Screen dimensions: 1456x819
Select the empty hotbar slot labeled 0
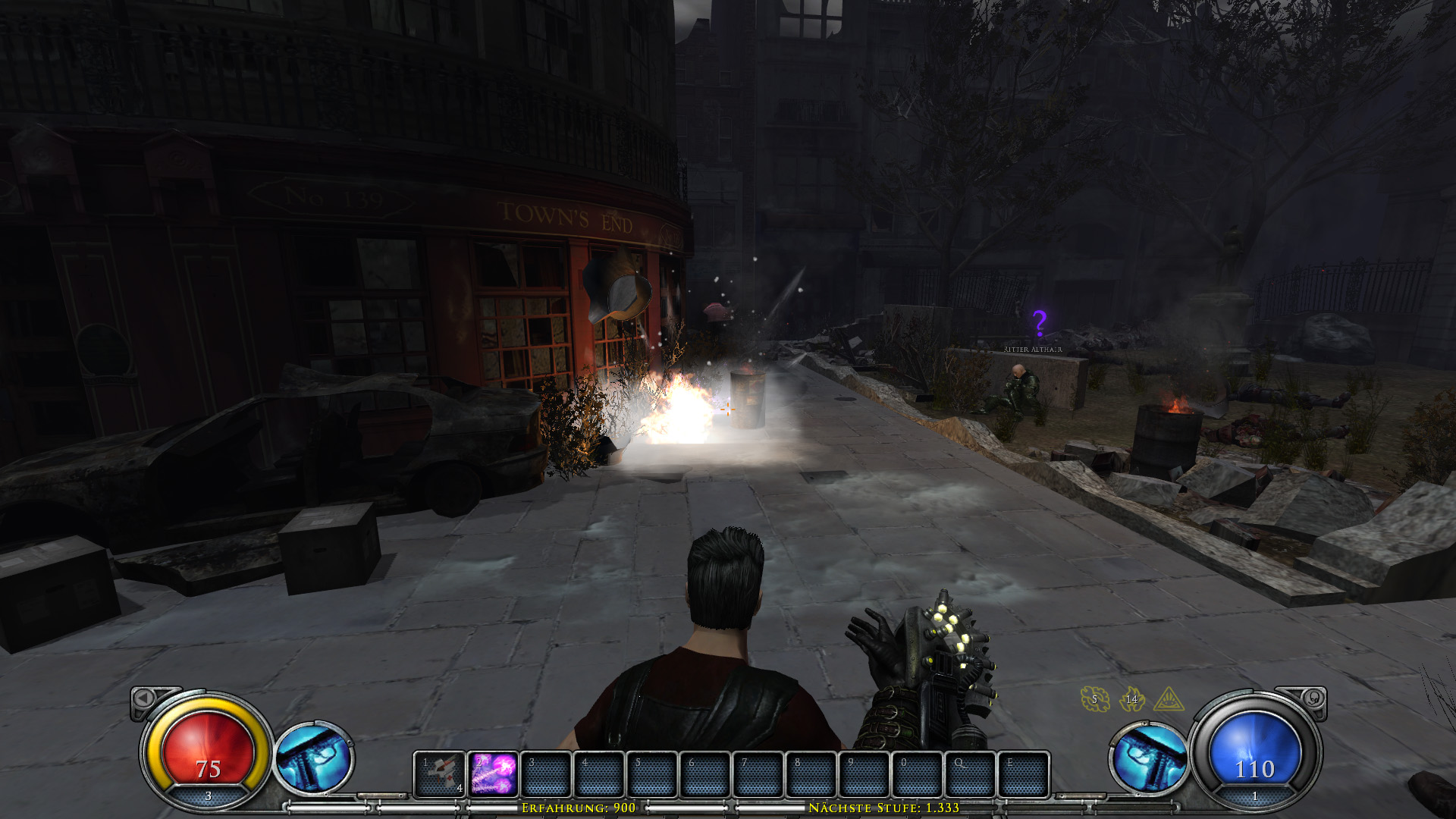(917, 774)
